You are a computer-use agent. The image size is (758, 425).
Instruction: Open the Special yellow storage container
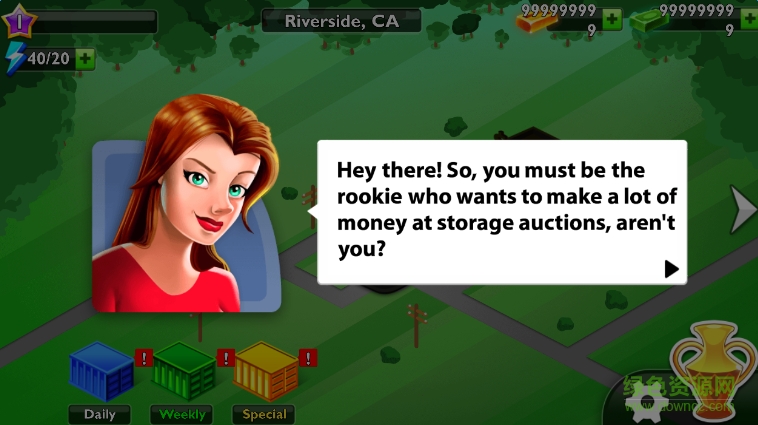click(265, 372)
